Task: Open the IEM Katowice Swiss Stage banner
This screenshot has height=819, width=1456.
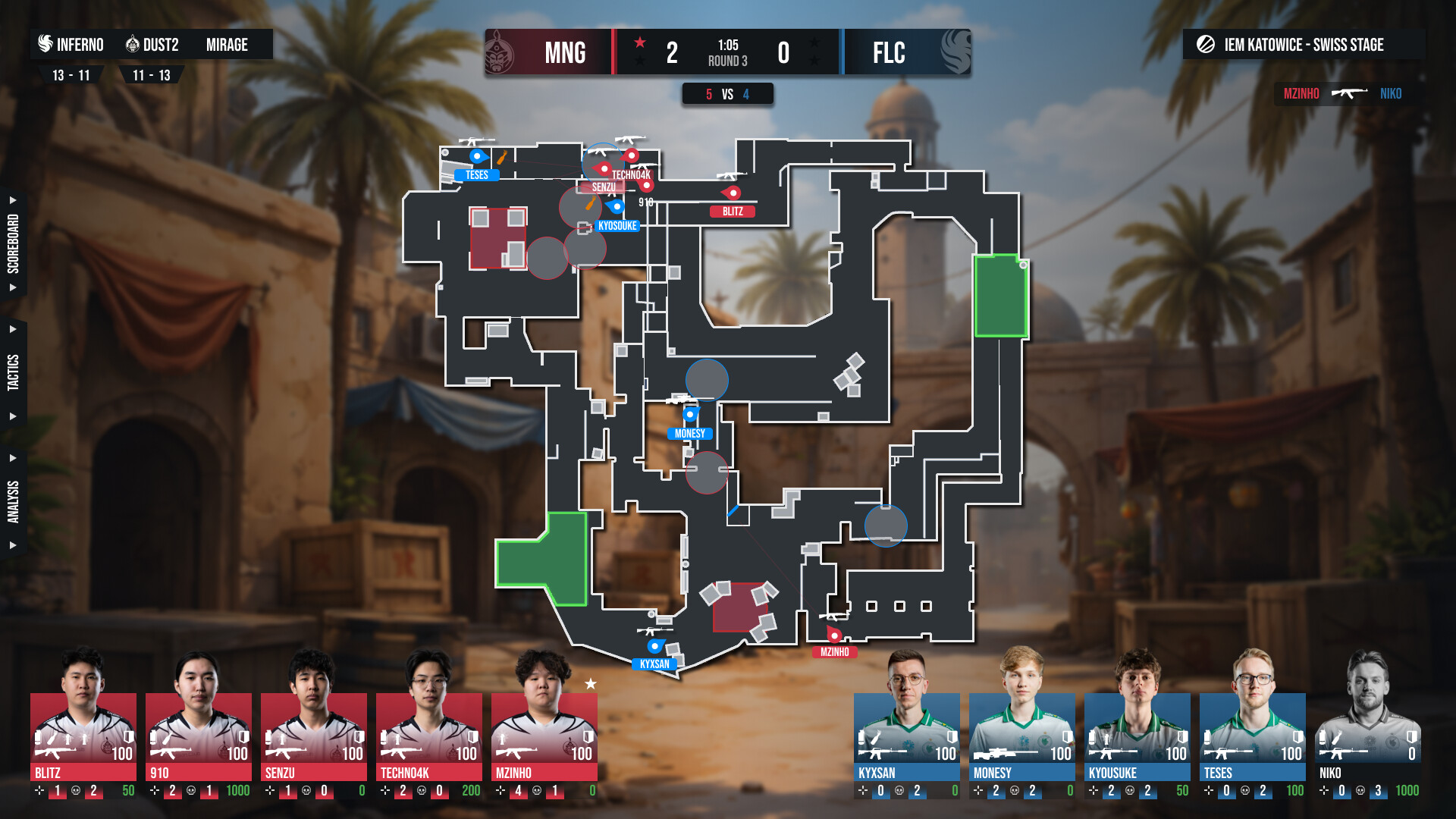Action: 1304,45
